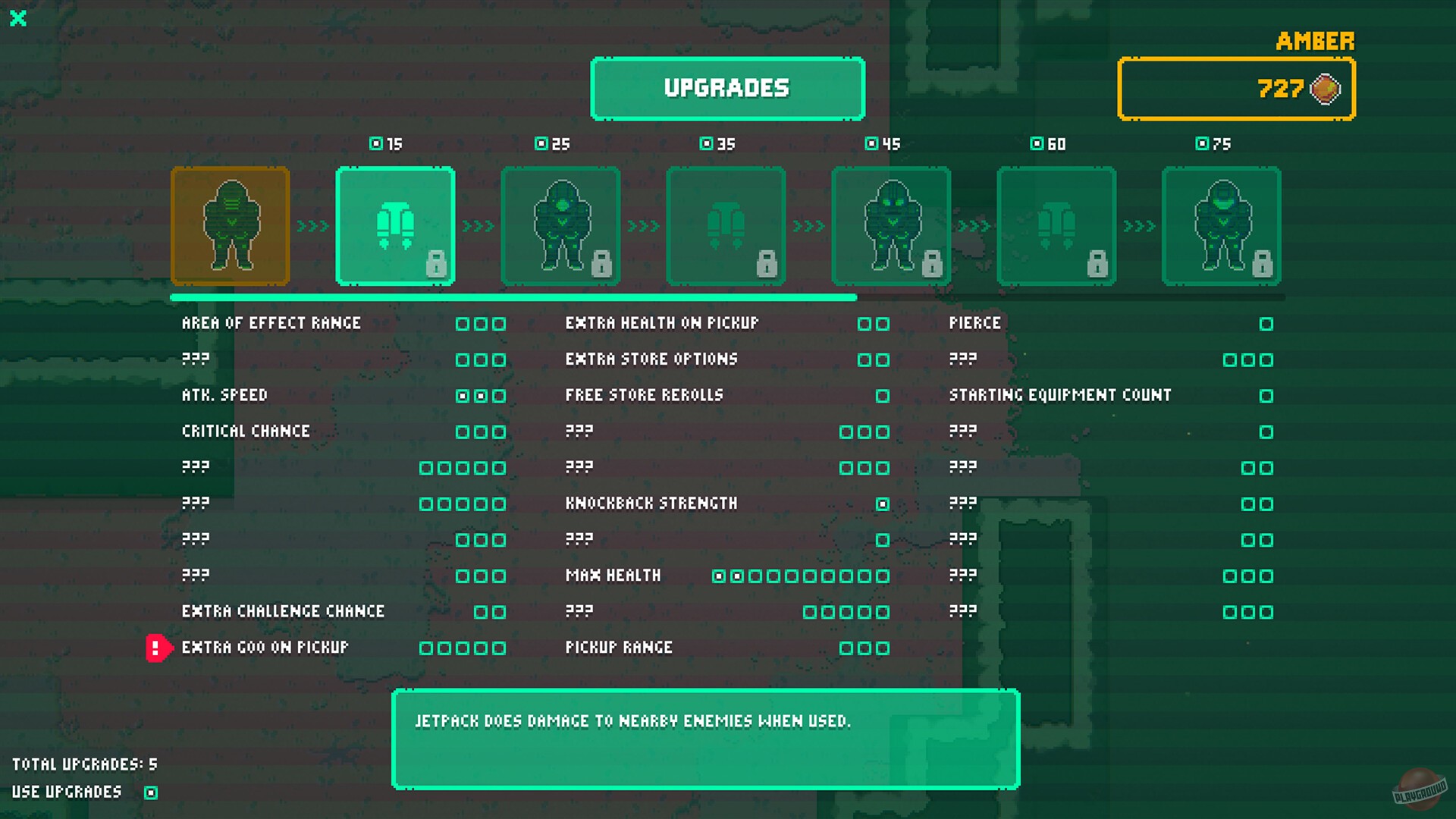Image resolution: width=1456 pixels, height=819 pixels.
Task: Click the teal progress bar under the tier icons
Action: click(x=516, y=297)
